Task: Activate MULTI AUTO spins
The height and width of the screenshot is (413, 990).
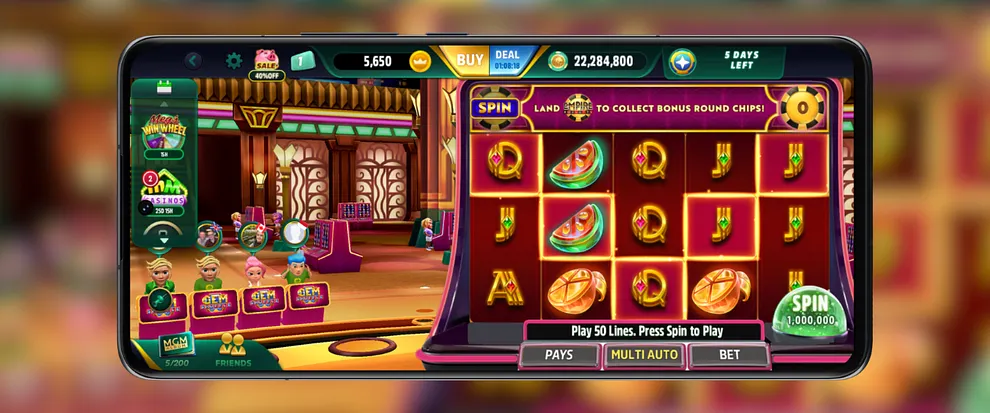Action: pyautogui.click(x=644, y=355)
